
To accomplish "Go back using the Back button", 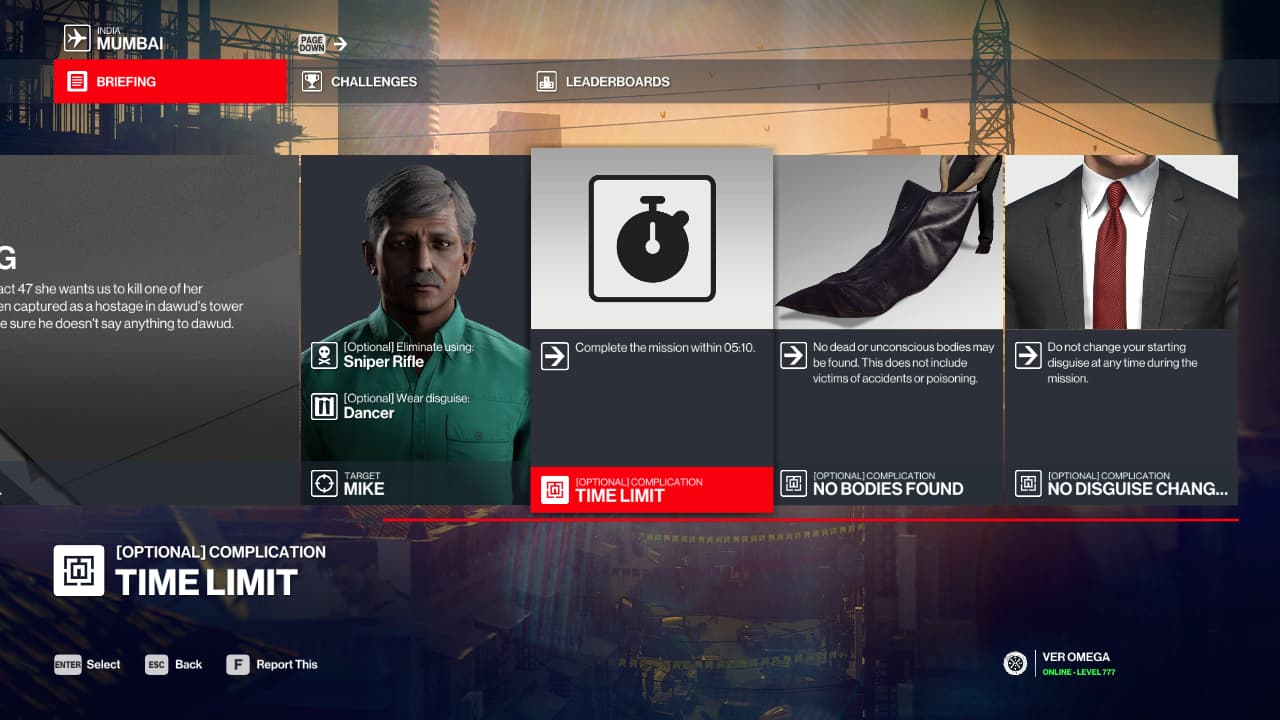I will [174, 664].
